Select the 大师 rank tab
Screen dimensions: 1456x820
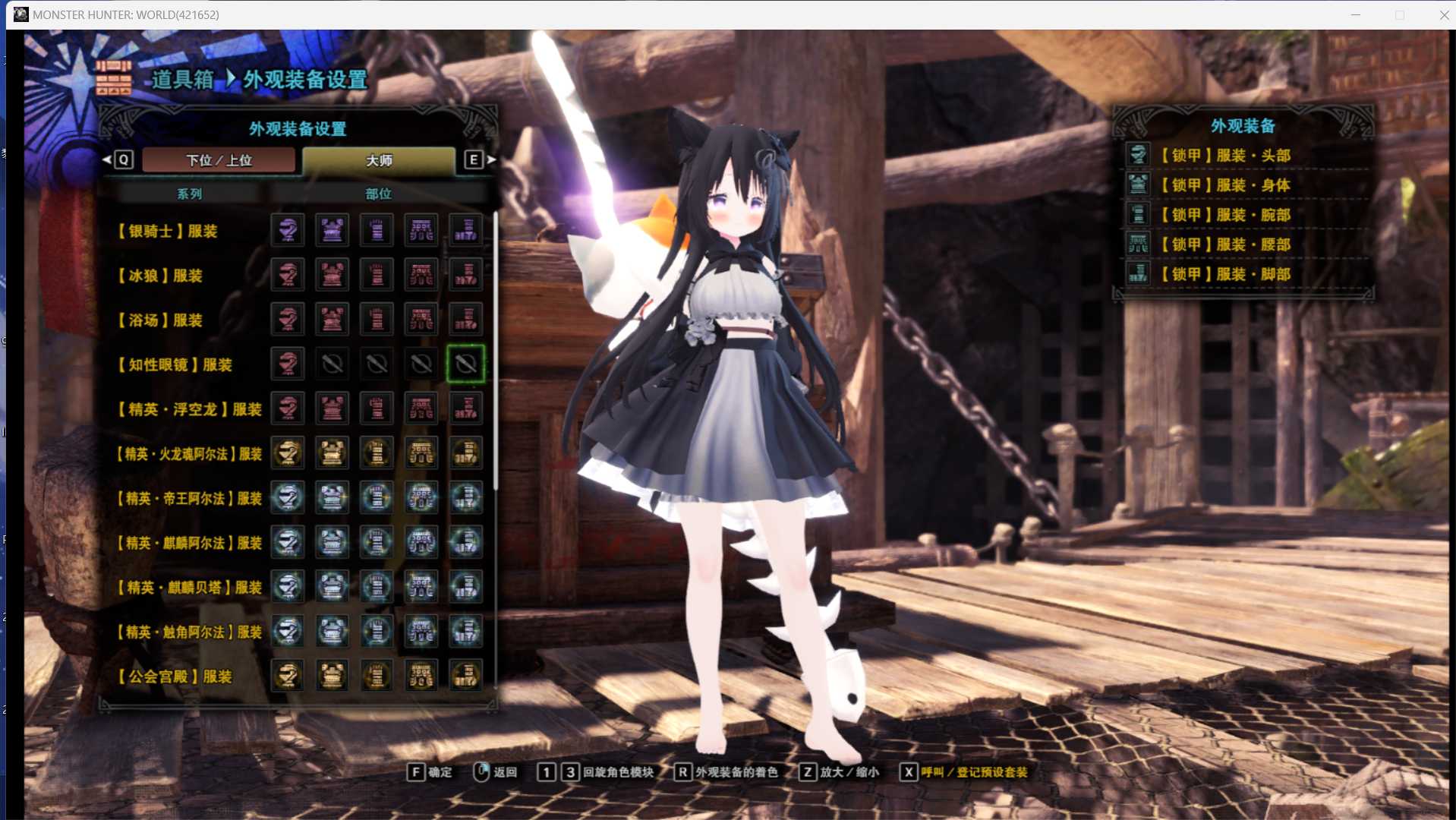pyautogui.click(x=379, y=160)
